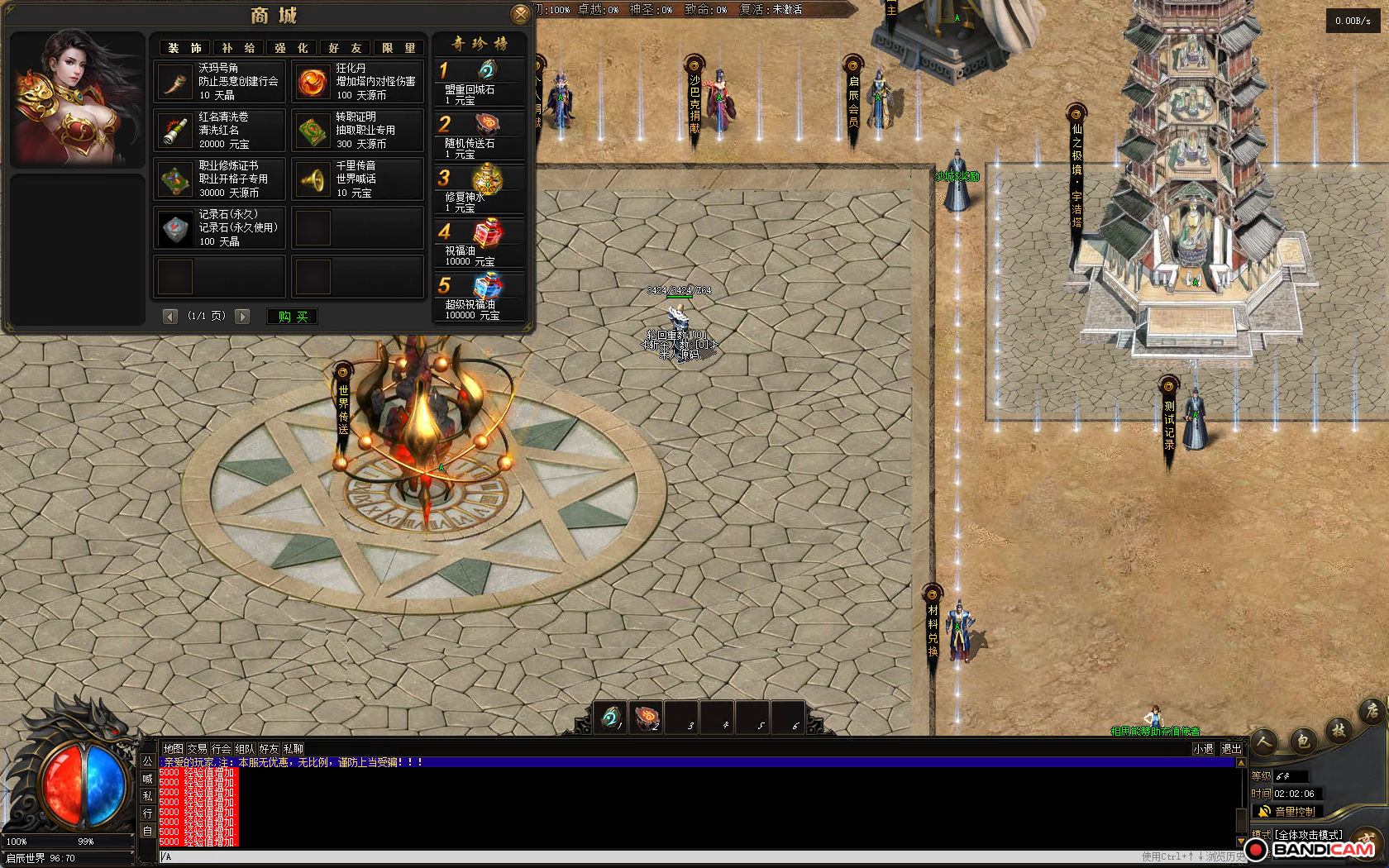Open the 技 skills round button
Image resolution: width=1389 pixels, height=868 pixels.
click(1339, 730)
